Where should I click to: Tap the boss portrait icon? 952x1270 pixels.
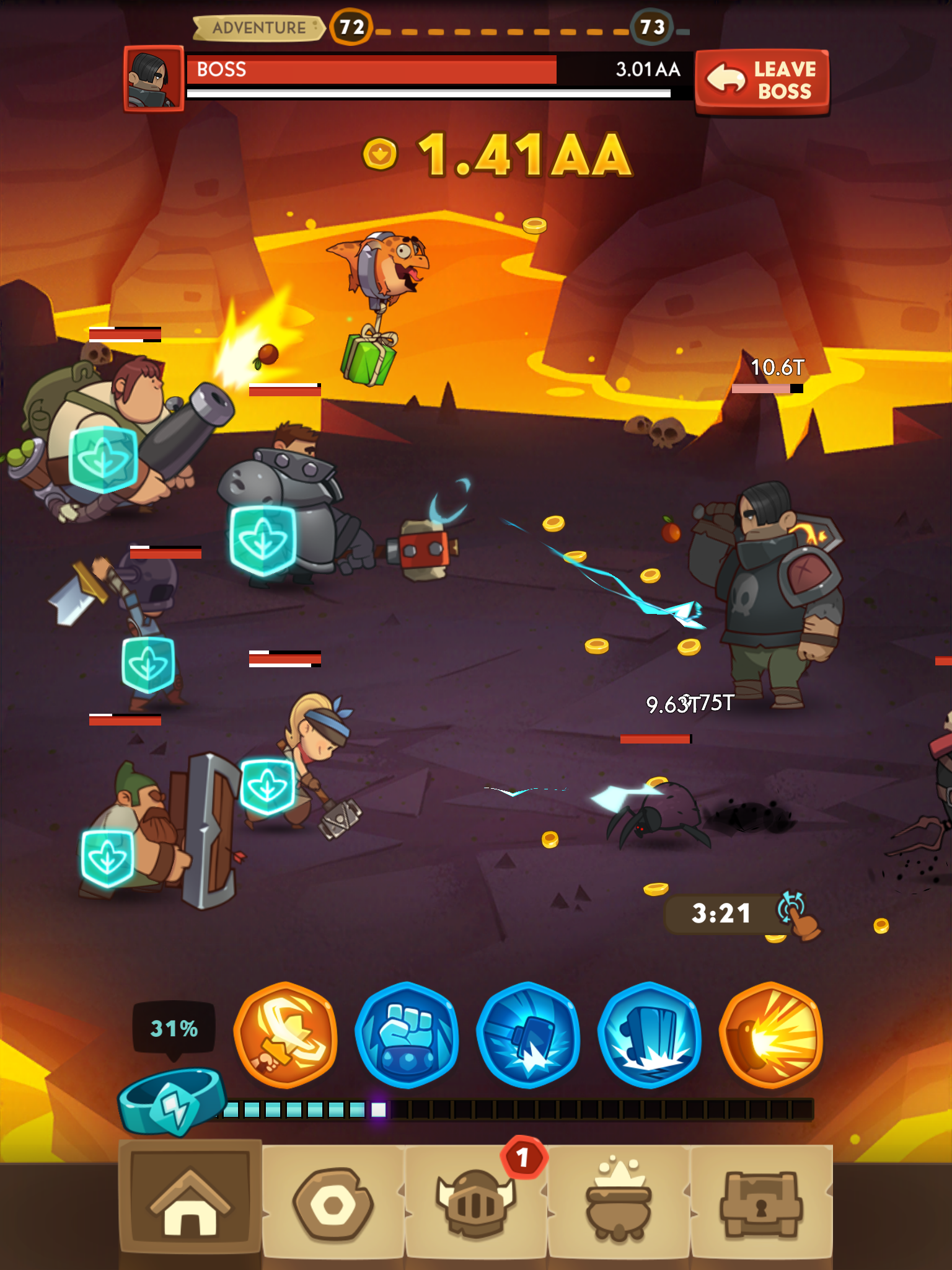(x=154, y=81)
